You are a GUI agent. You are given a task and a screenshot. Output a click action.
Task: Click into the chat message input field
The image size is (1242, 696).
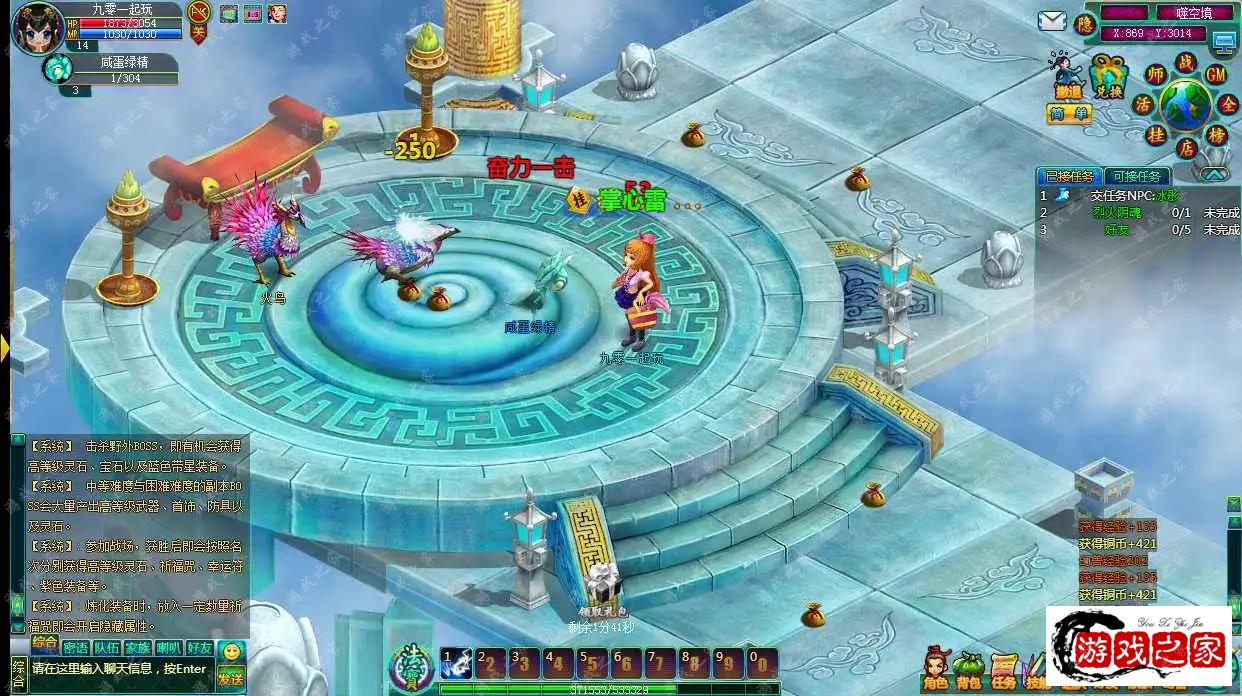coord(120,670)
